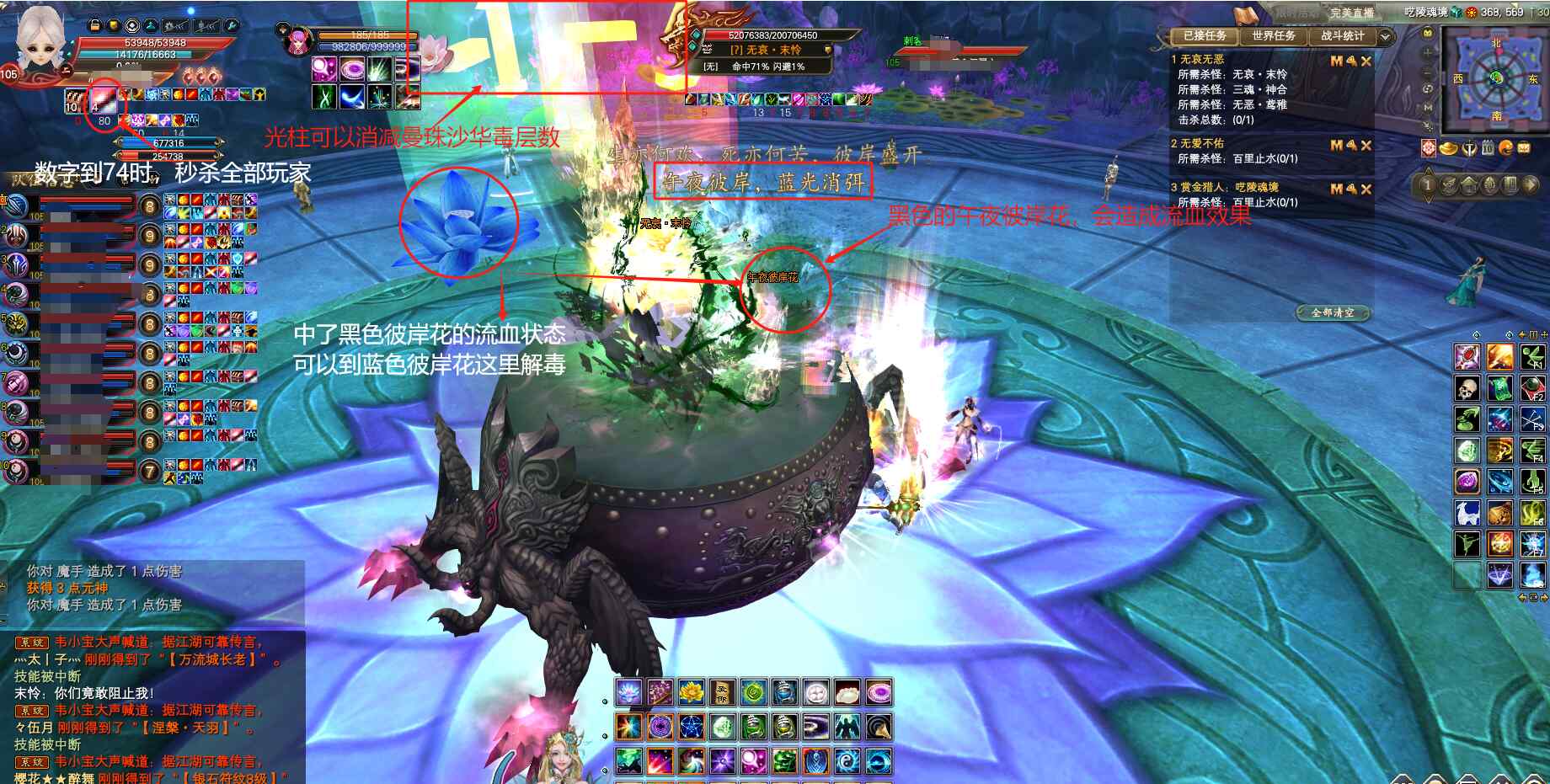Open the mail envelope icon

pyautogui.click(x=1524, y=149)
